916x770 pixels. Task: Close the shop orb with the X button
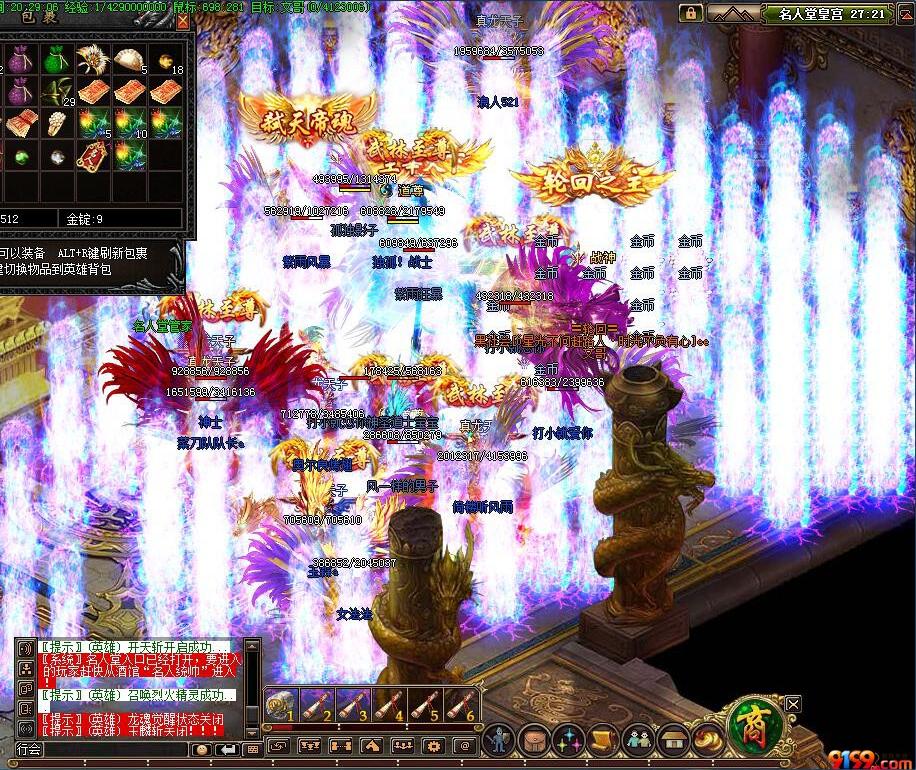coord(793,704)
